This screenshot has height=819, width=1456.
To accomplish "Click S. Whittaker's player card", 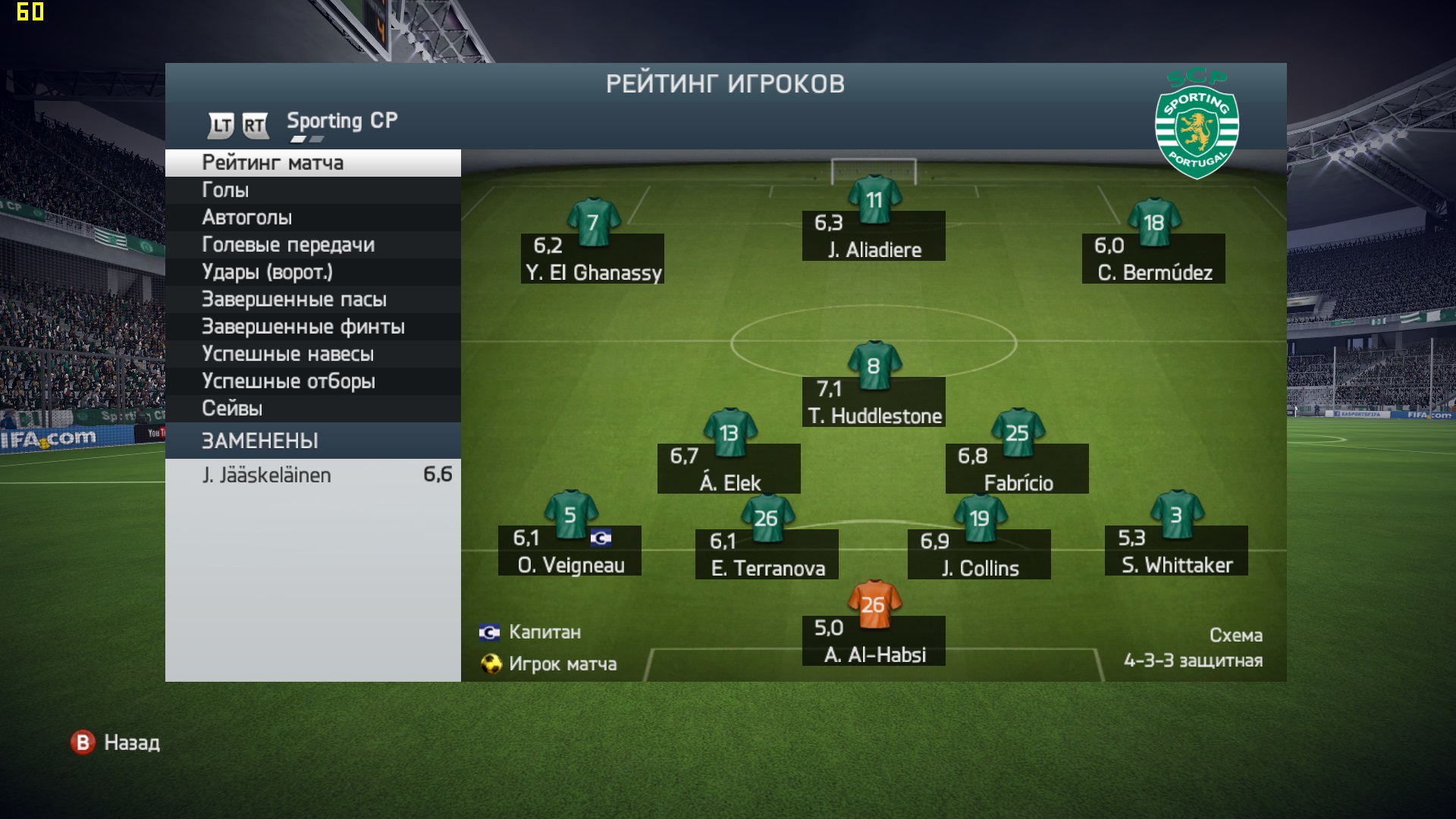I will click(1176, 551).
